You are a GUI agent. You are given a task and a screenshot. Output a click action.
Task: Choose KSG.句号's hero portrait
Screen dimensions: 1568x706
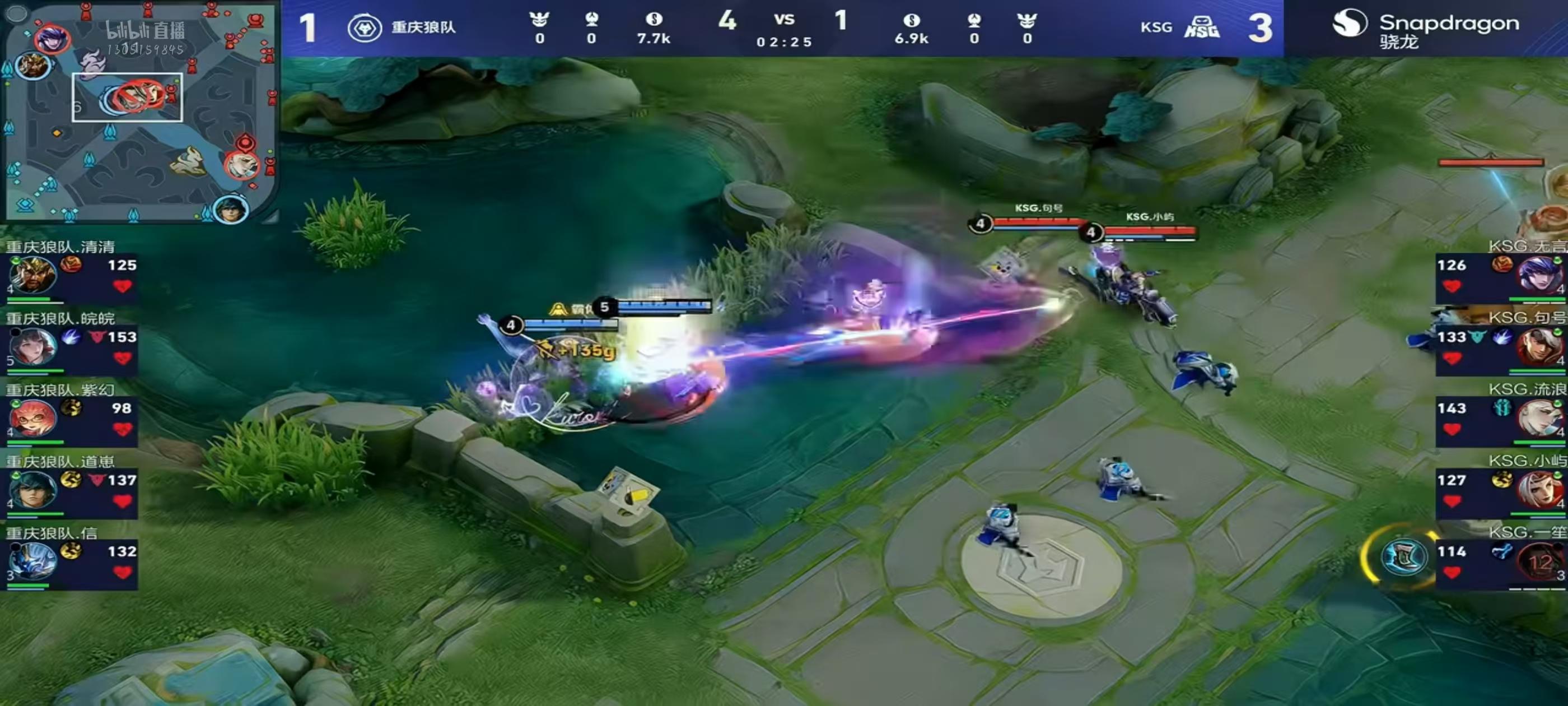1540,347
